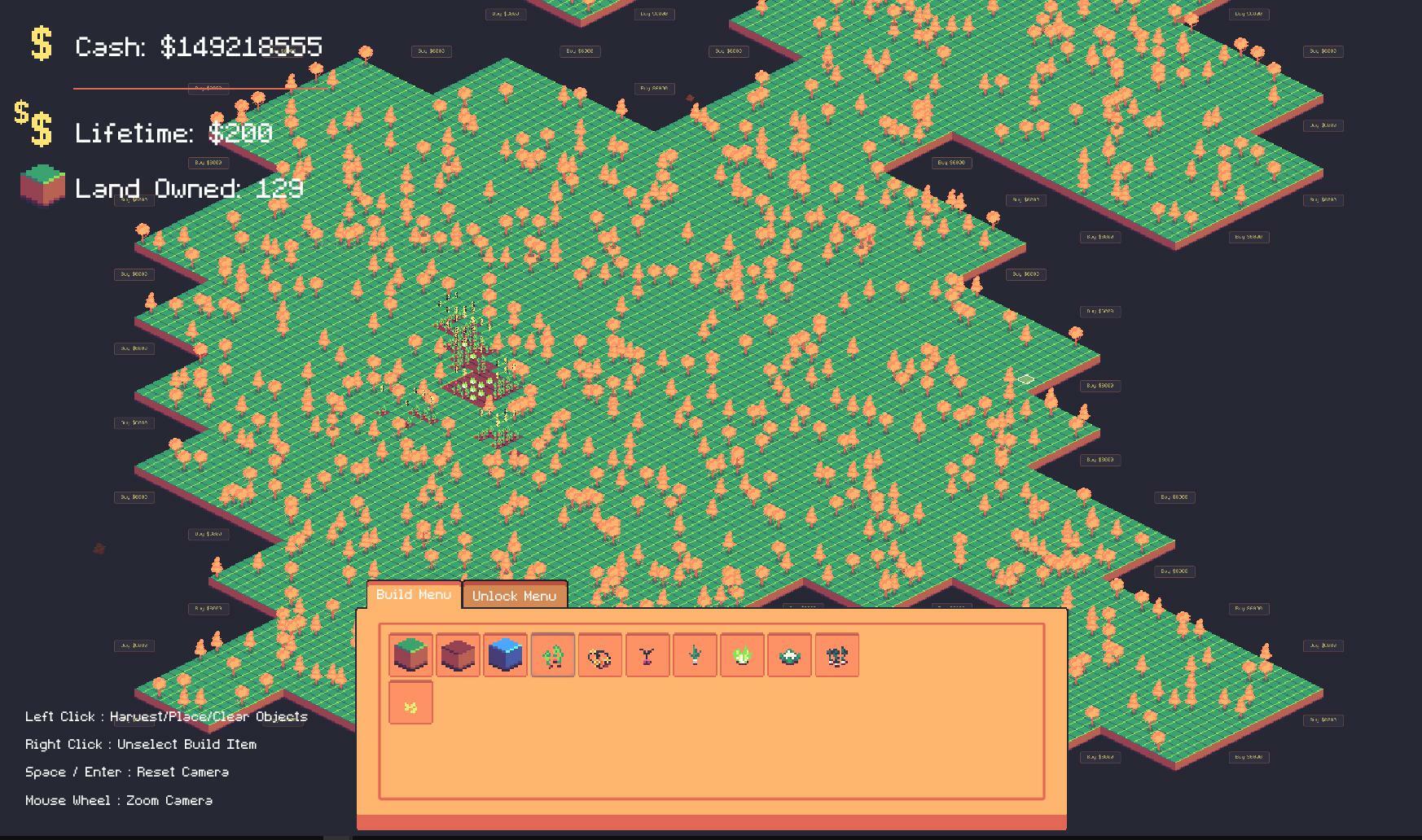The height and width of the screenshot is (840, 1422).
Task: Select the dark green cauliflower crop
Action: point(789,655)
